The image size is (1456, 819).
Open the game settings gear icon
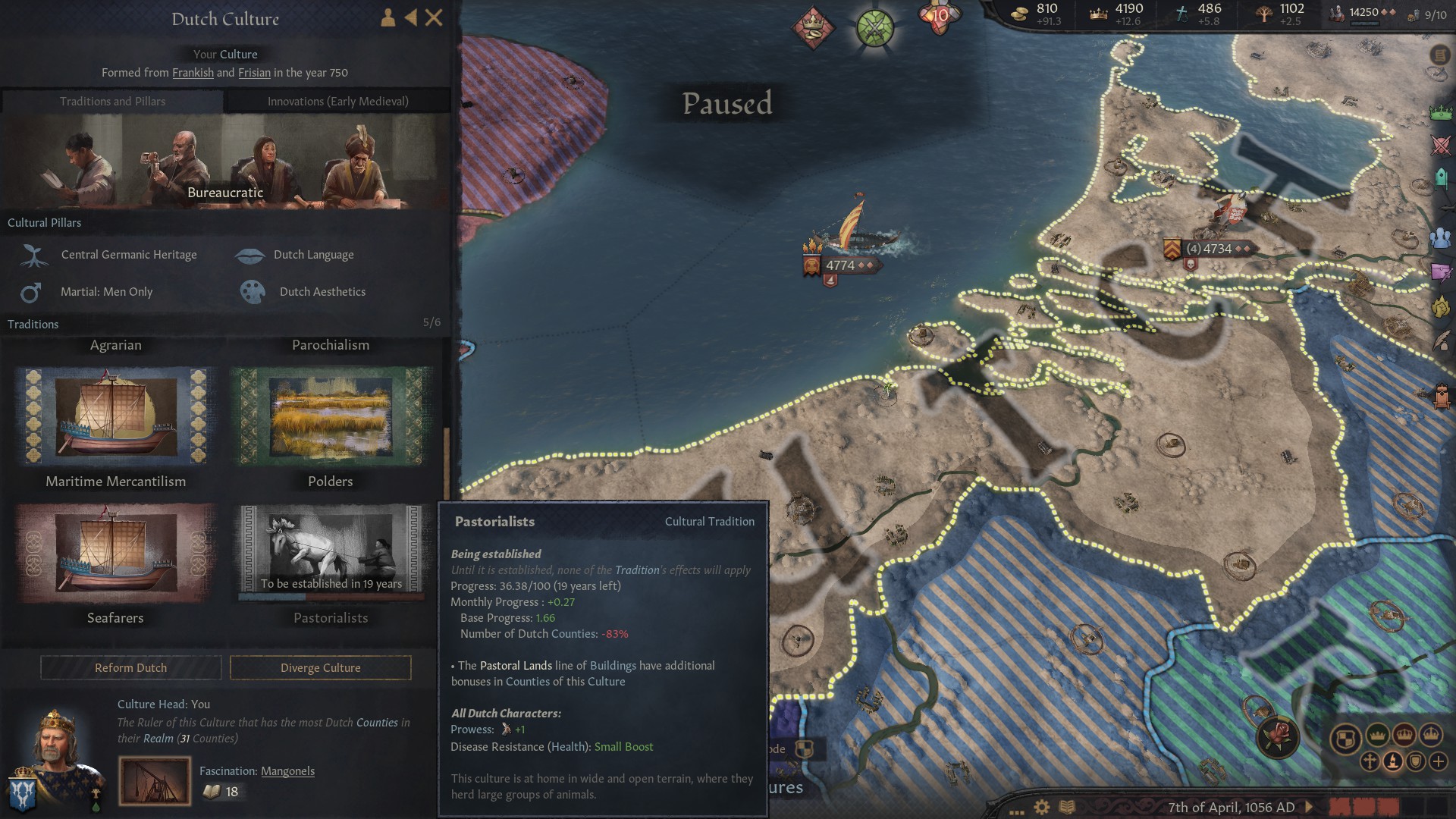click(1042, 807)
